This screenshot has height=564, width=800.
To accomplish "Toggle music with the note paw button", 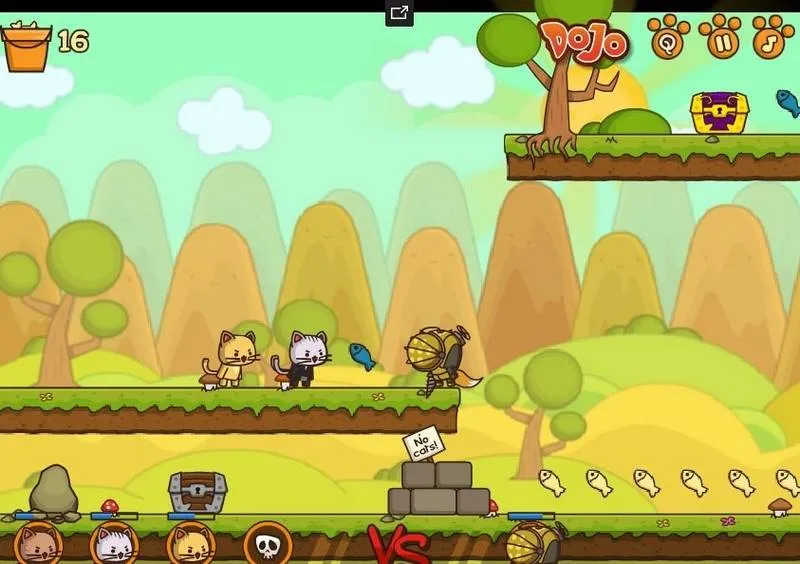I will coord(771,38).
